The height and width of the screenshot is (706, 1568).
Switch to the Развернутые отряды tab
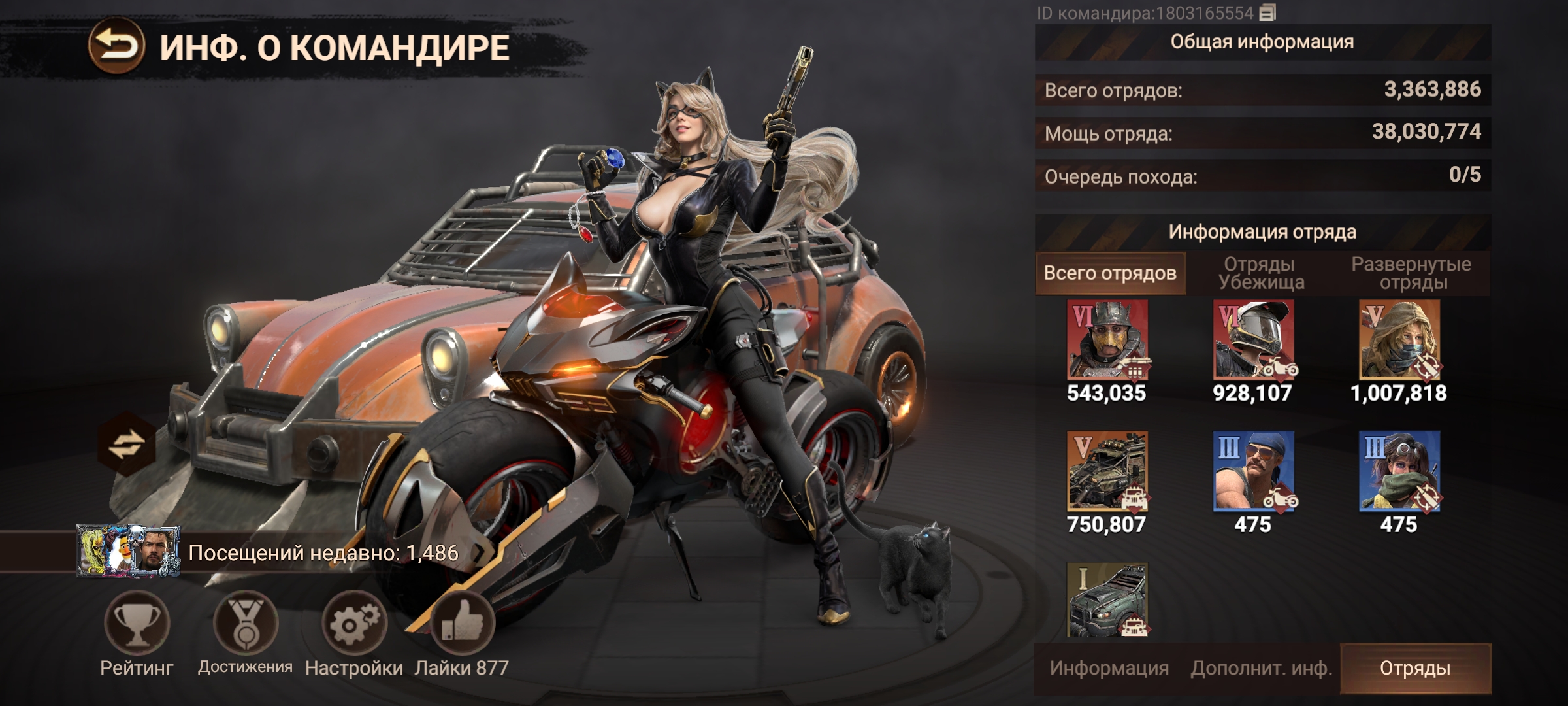pyautogui.click(x=1411, y=273)
